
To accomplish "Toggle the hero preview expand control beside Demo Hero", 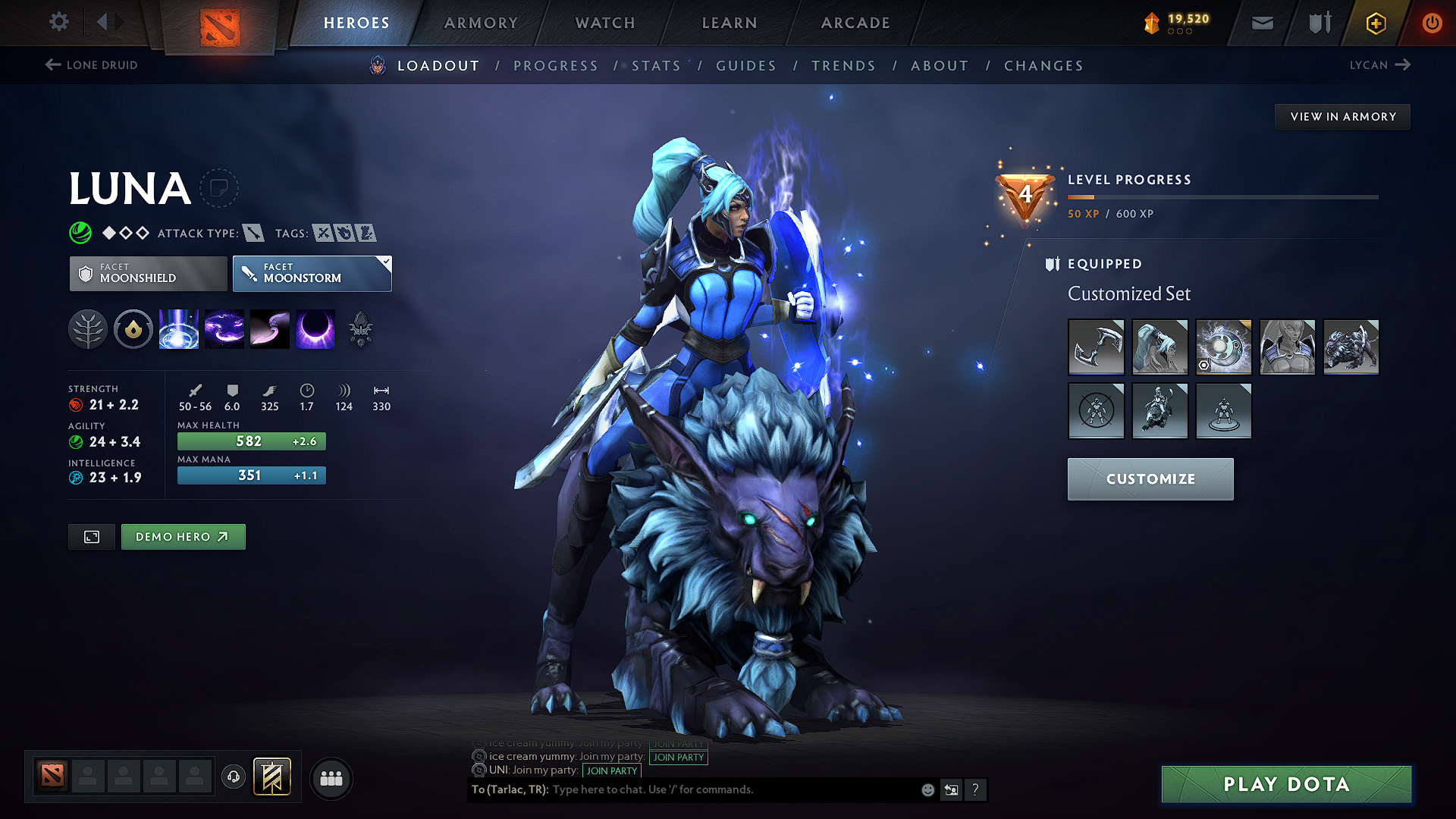I will [91, 536].
